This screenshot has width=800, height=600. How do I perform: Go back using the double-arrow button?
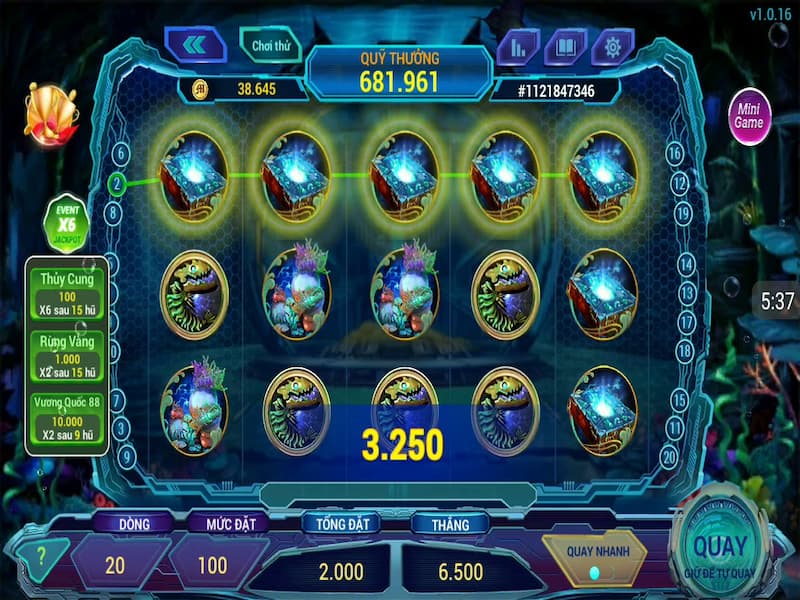click(x=195, y=46)
